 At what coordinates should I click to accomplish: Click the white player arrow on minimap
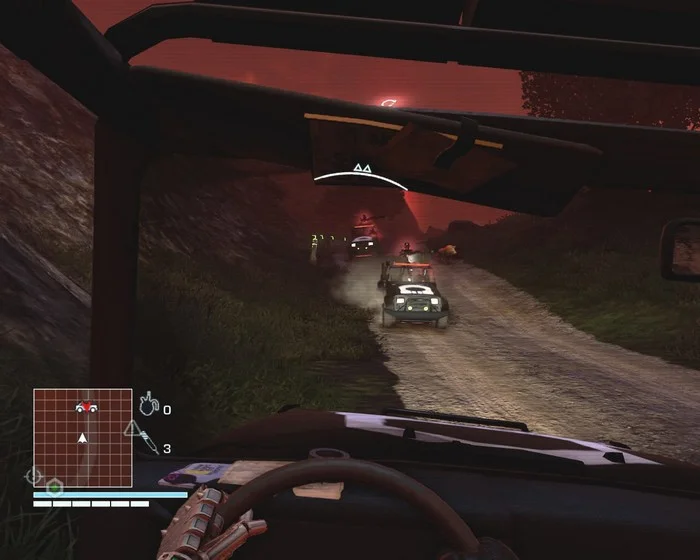pos(83,437)
